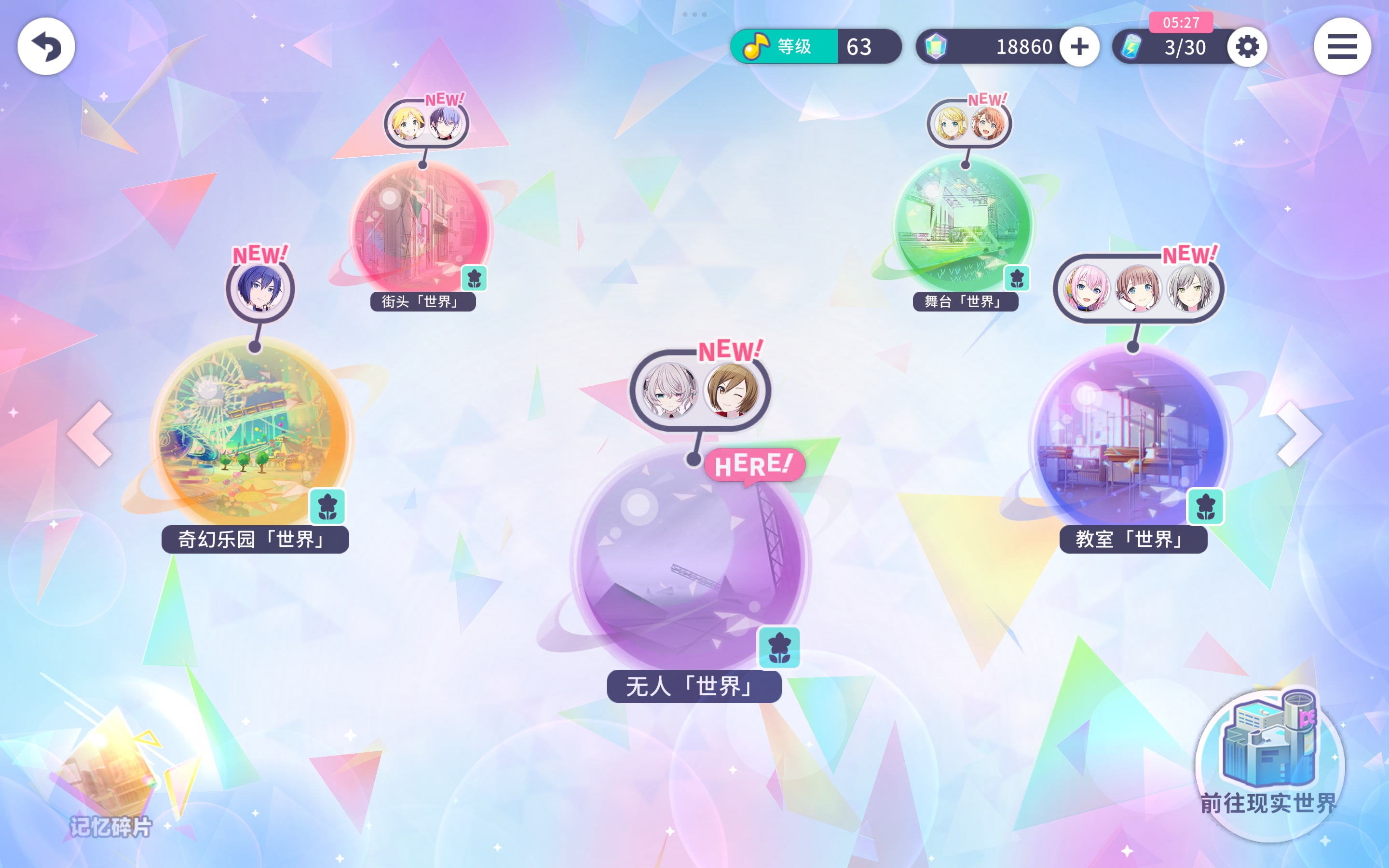The image size is (1389, 868).
Task: Open the gear settings next to energy
Action: [x=1247, y=46]
